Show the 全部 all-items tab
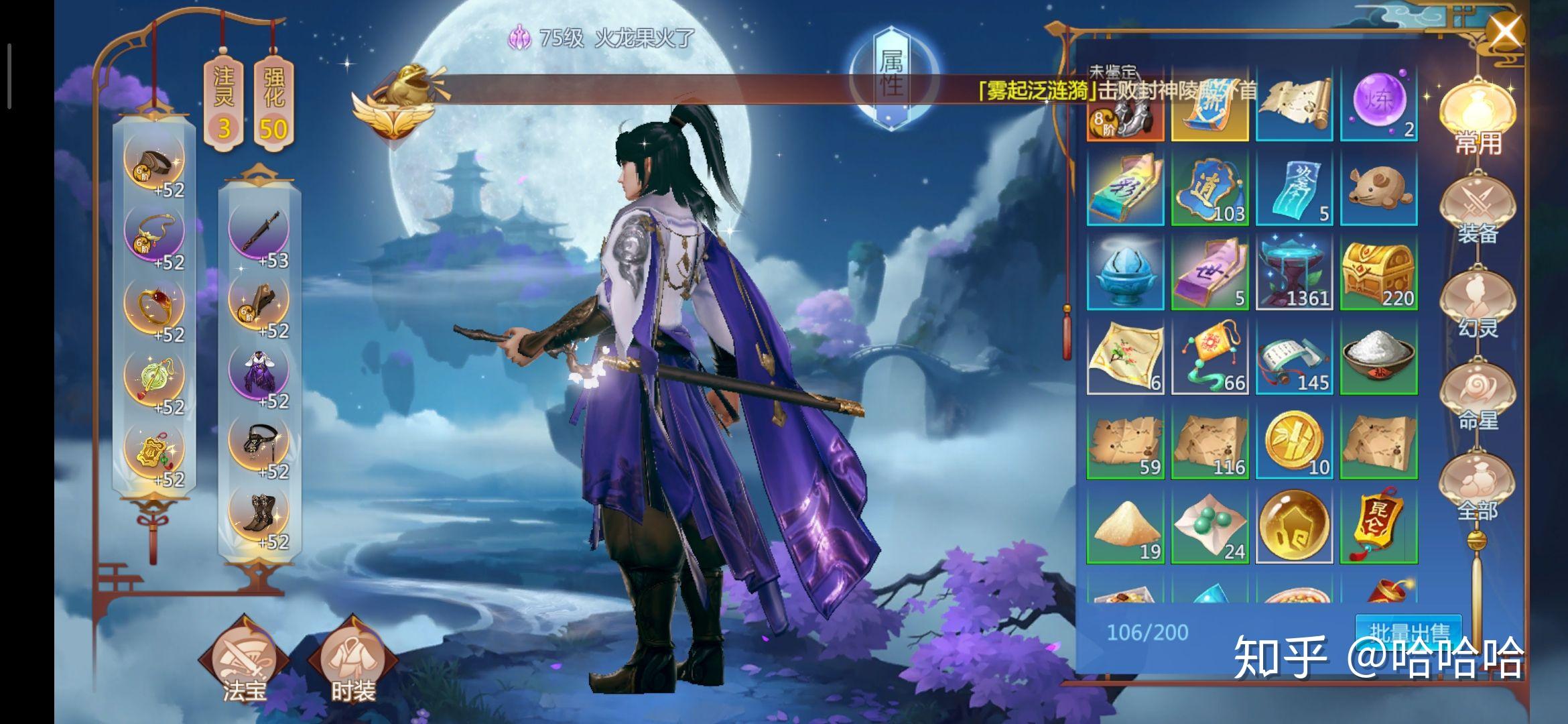1568x724 pixels. tap(1478, 489)
